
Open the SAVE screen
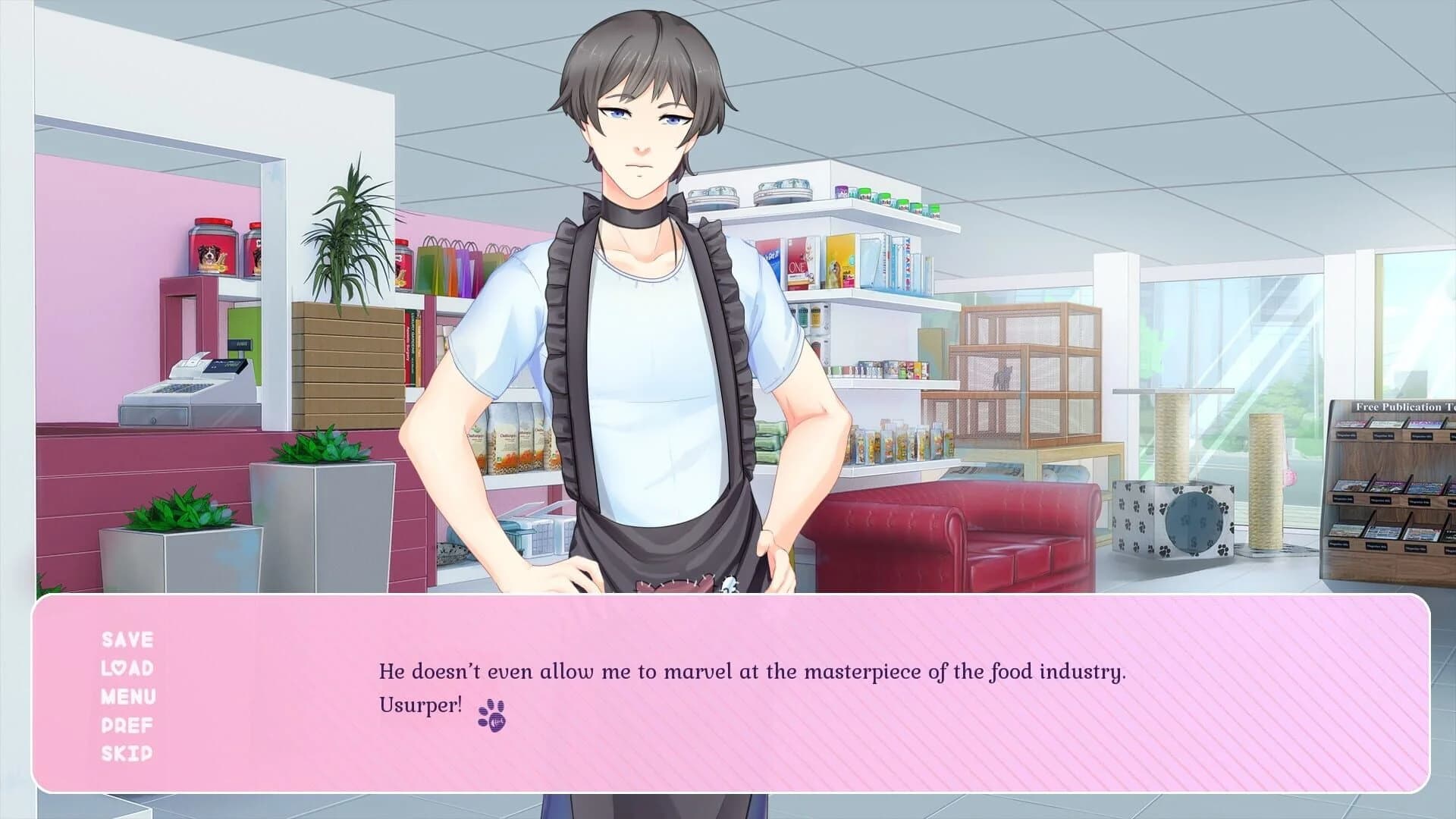127,639
